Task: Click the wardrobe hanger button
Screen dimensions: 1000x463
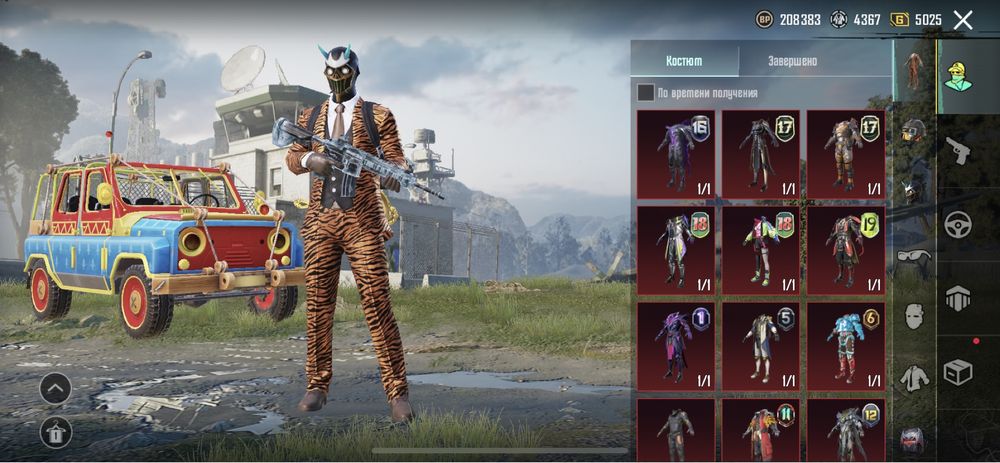Action: [55, 431]
